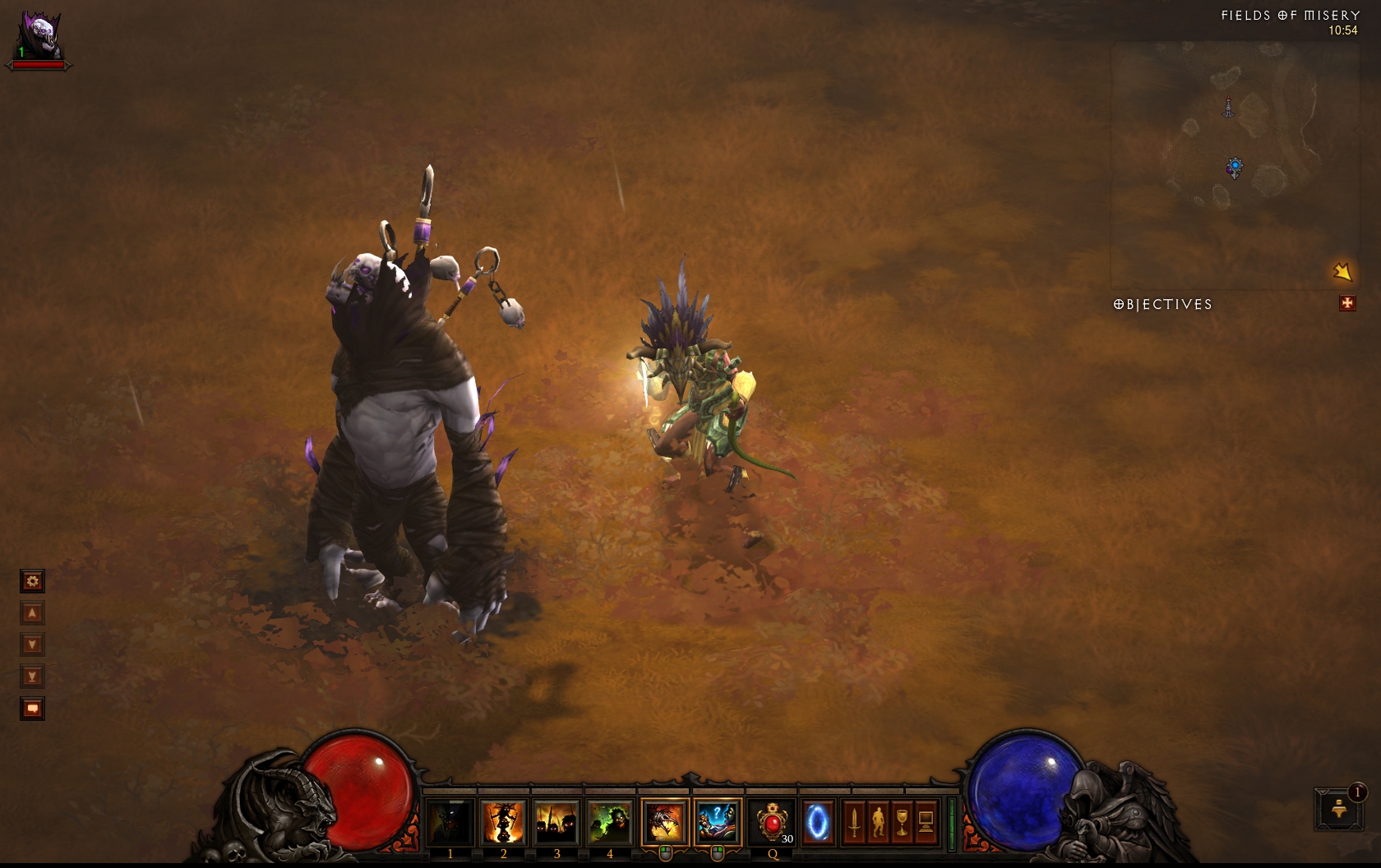The width and height of the screenshot is (1381, 868).
Task: Open chat settings gear button
Action: pos(32,582)
